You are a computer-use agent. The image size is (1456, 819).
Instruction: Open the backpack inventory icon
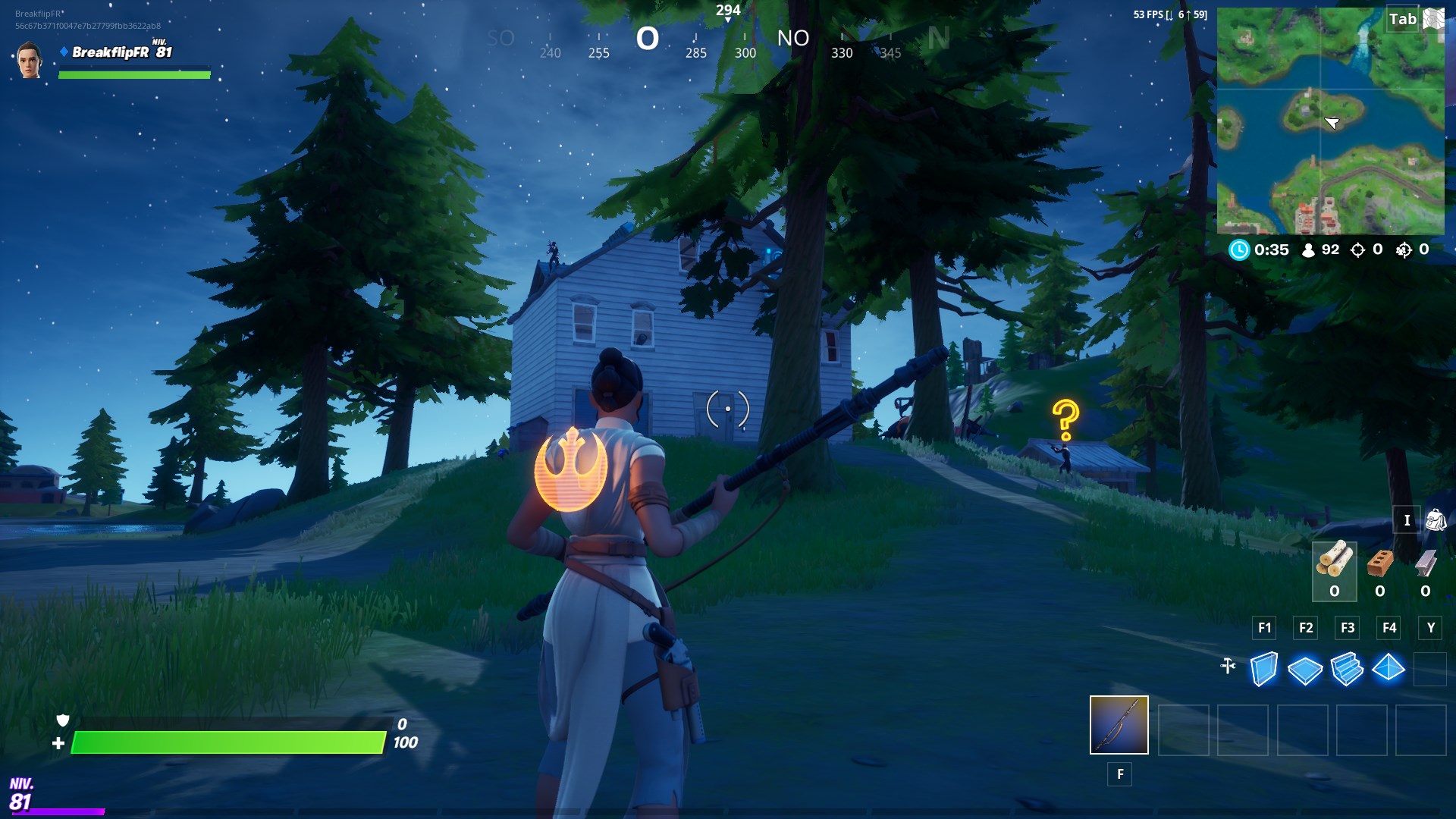[1435, 520]
